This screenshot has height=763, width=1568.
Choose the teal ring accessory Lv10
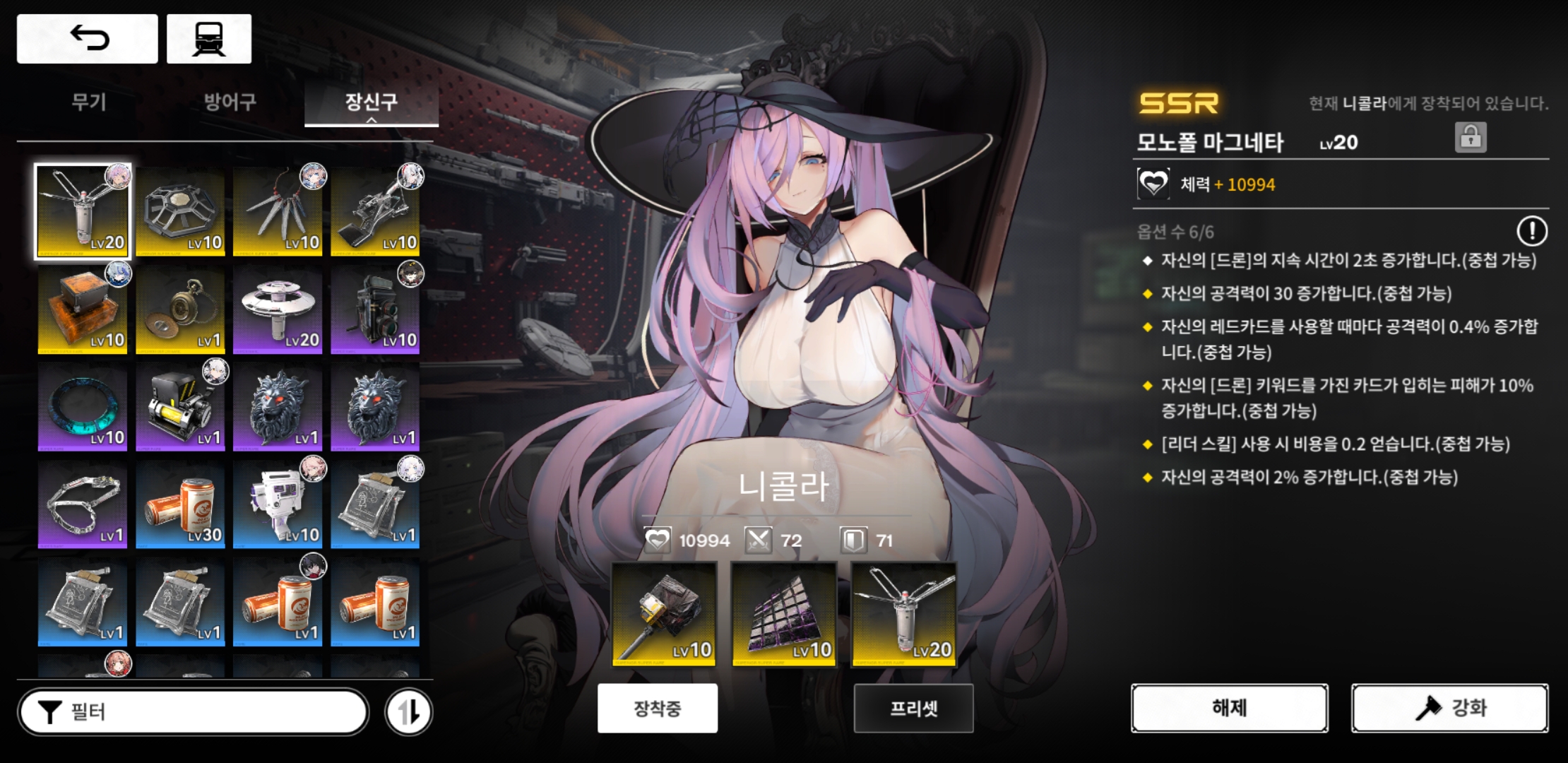pos(83,408)
